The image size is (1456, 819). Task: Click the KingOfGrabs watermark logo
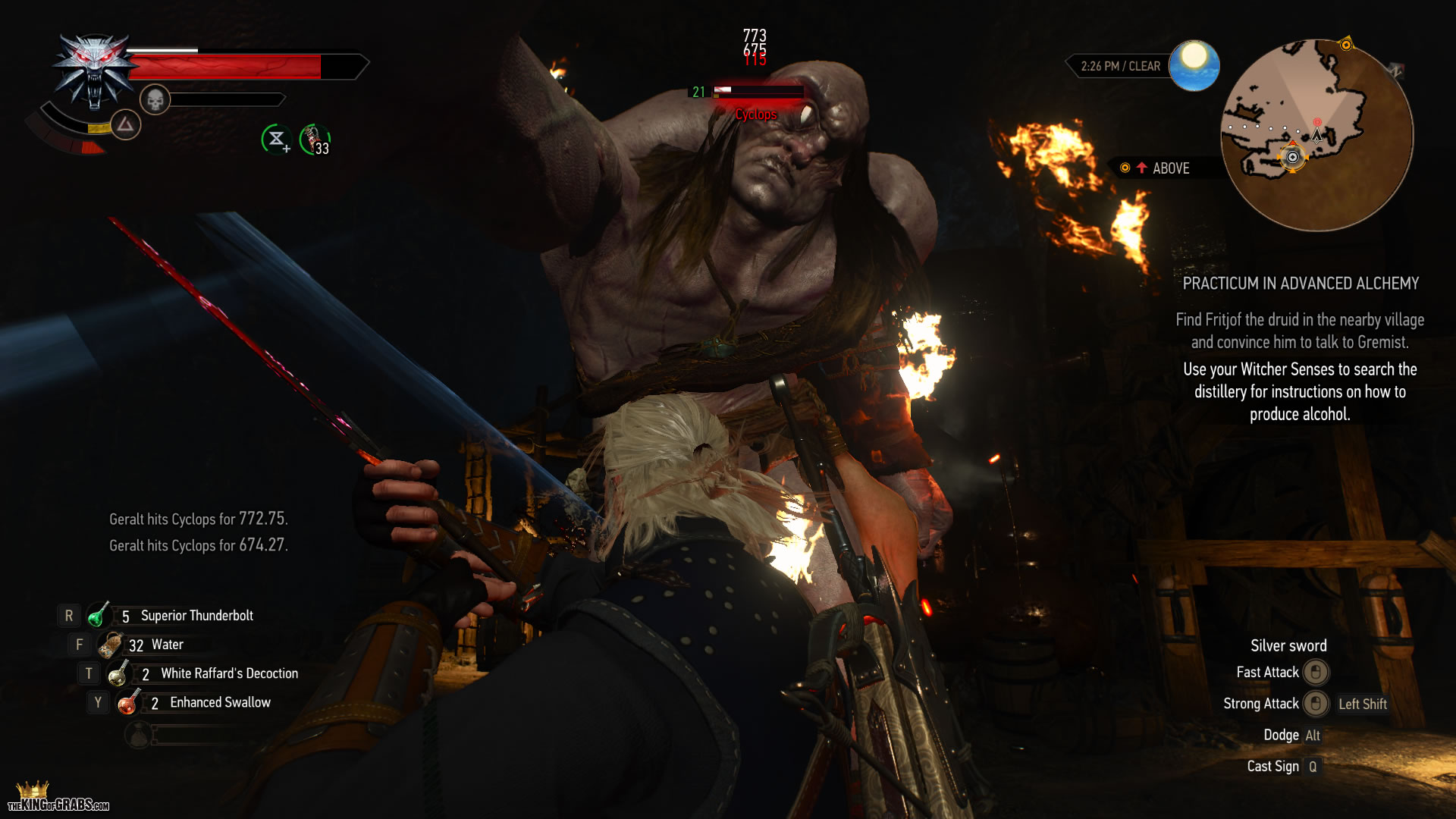pyautogui.click(x=57, y=798)
